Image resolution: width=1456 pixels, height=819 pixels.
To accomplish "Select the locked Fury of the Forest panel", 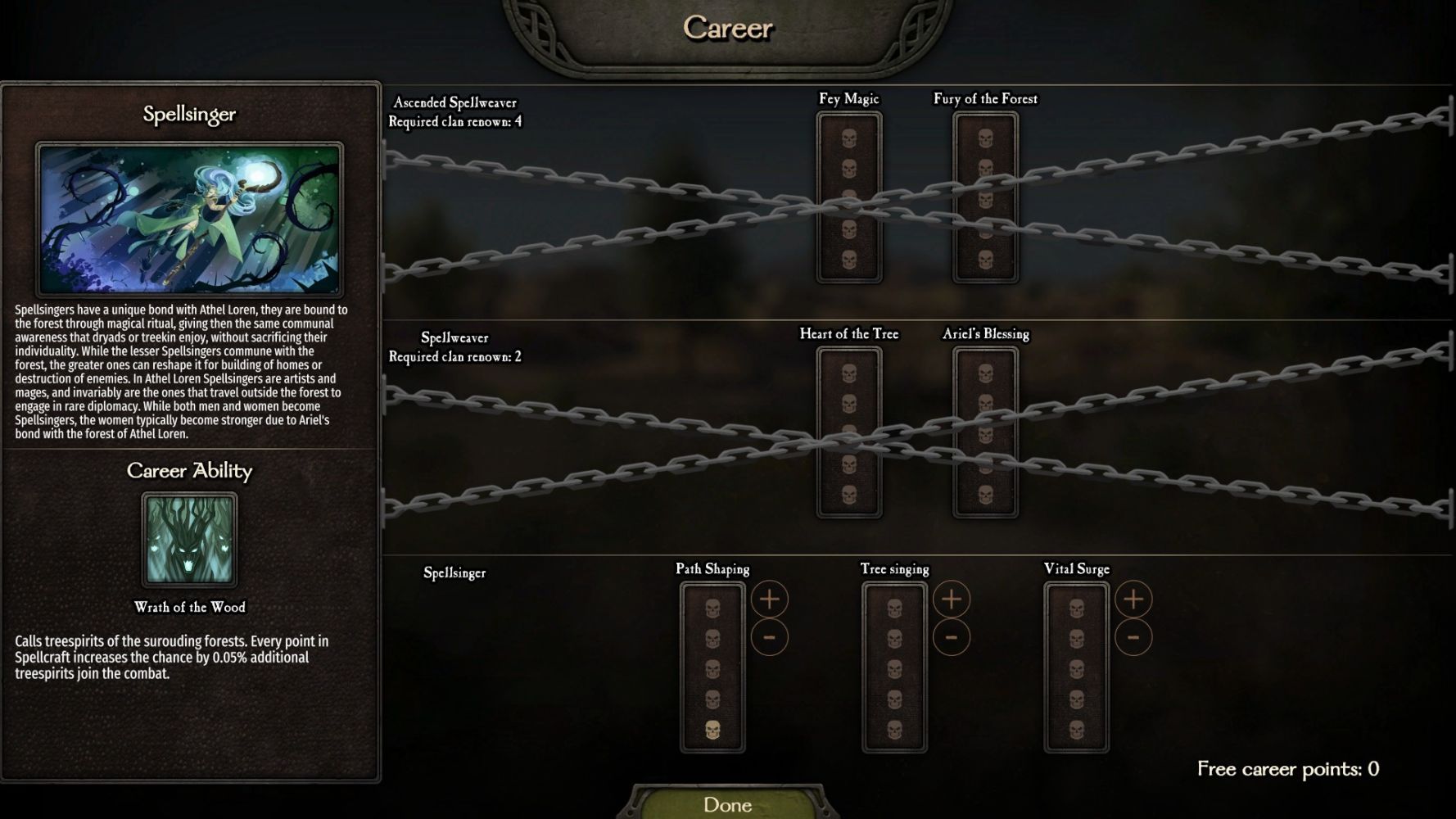I will (x=985, y=197).
